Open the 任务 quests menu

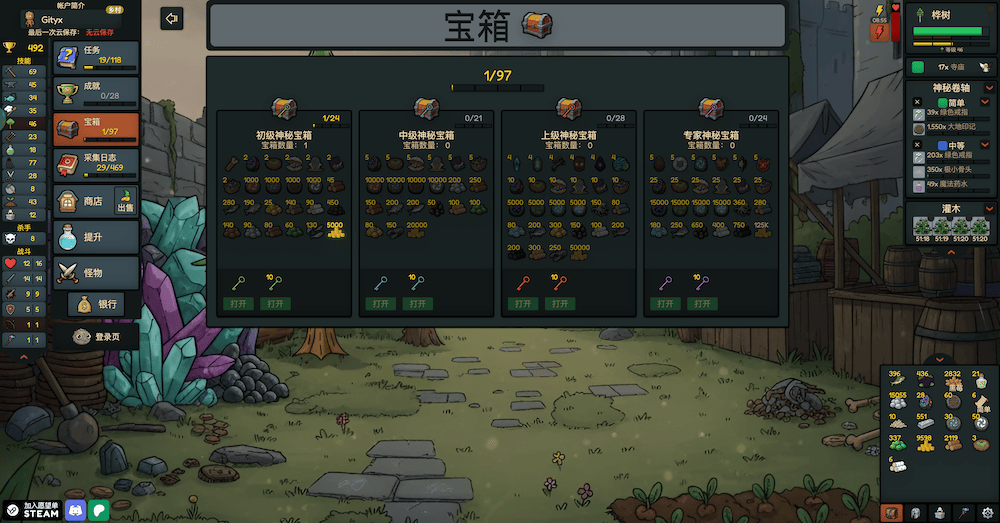pyautogui.click(x=96, y=55)
